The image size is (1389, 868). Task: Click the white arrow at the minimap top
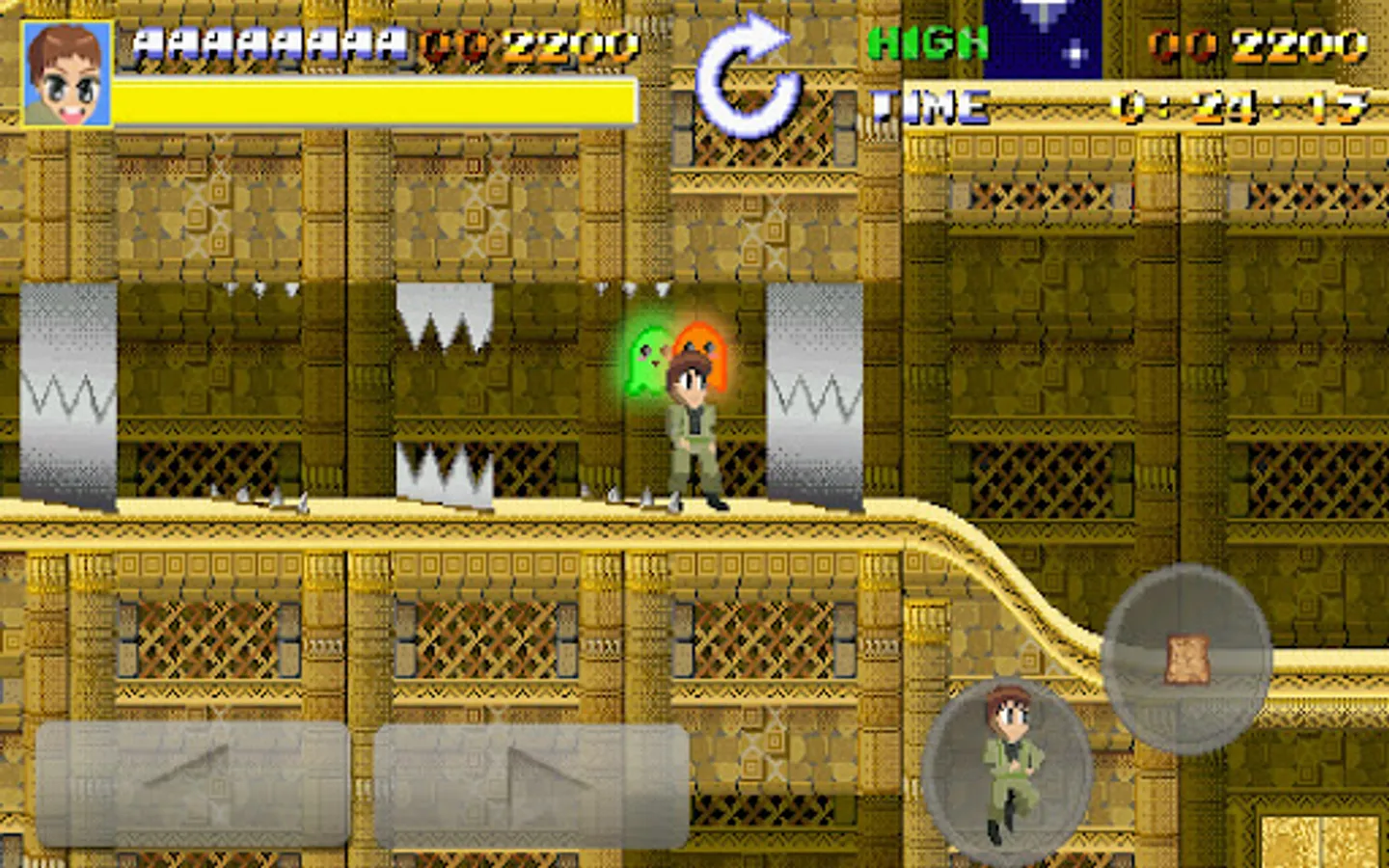pos(1040,12)
